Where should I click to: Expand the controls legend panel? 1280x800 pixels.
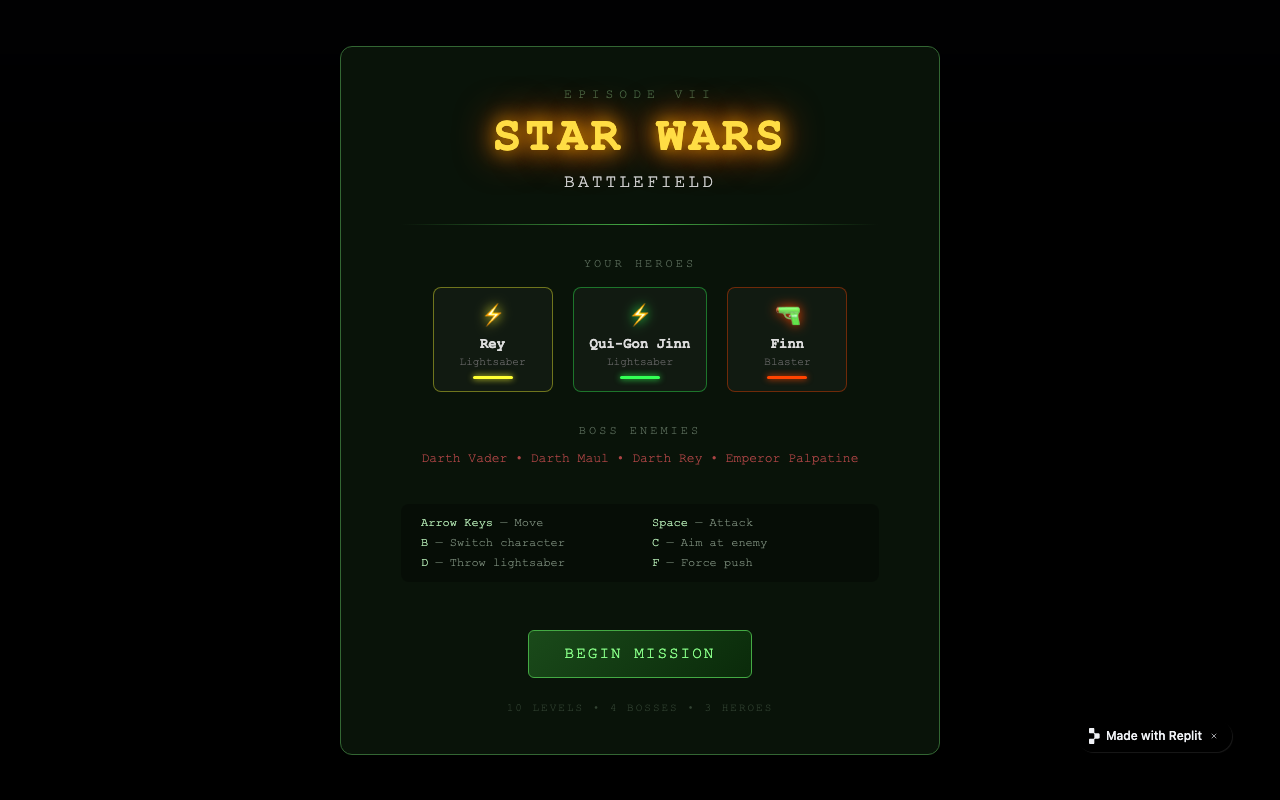640,543
